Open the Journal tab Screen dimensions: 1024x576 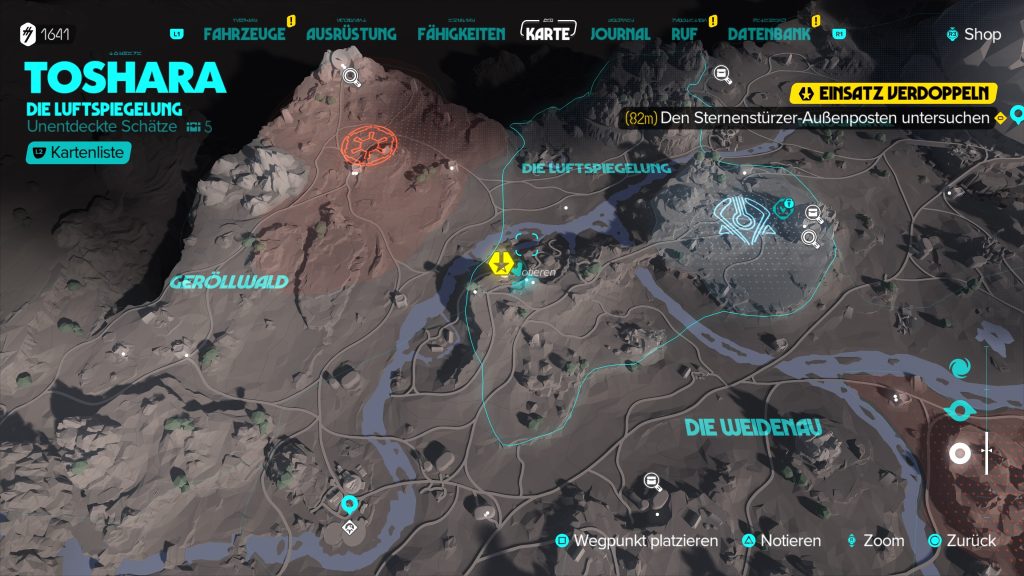(x=620, y=34)
